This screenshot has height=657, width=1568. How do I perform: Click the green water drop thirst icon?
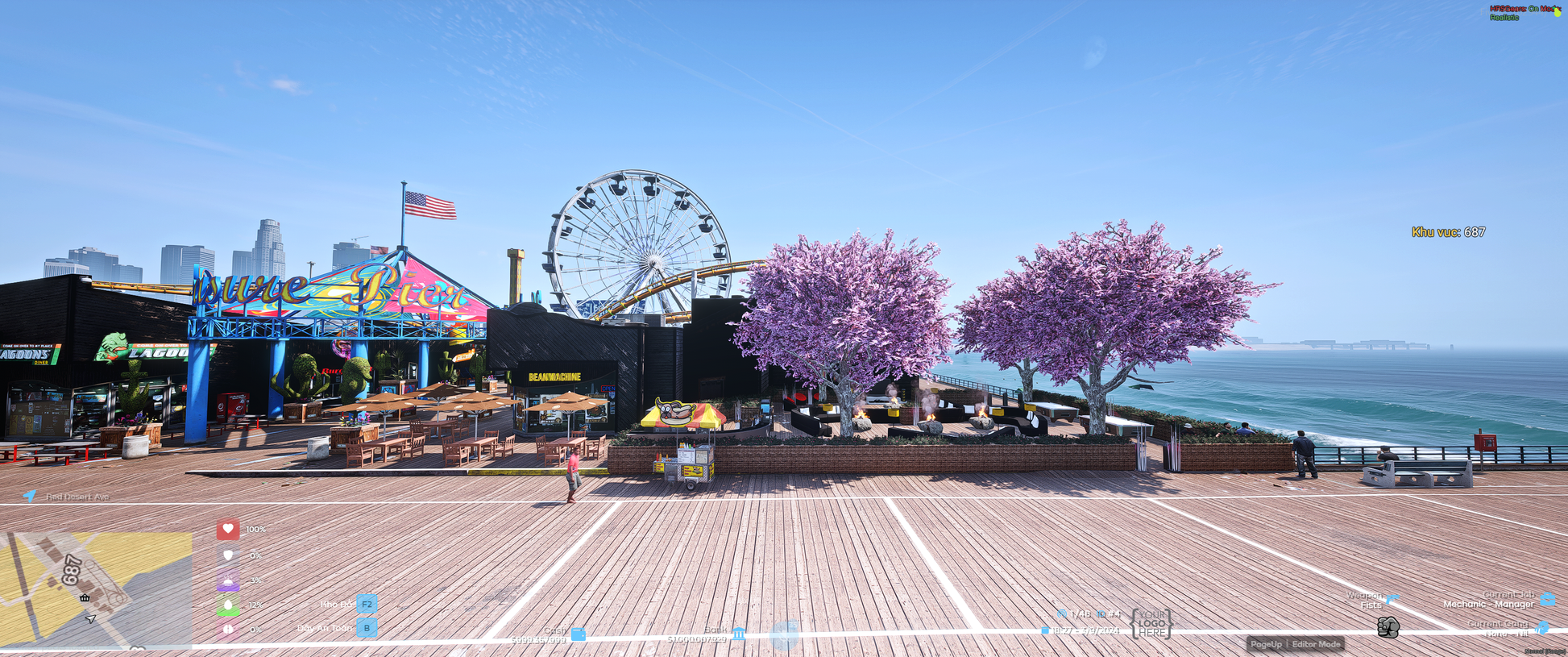pos(228,605)
